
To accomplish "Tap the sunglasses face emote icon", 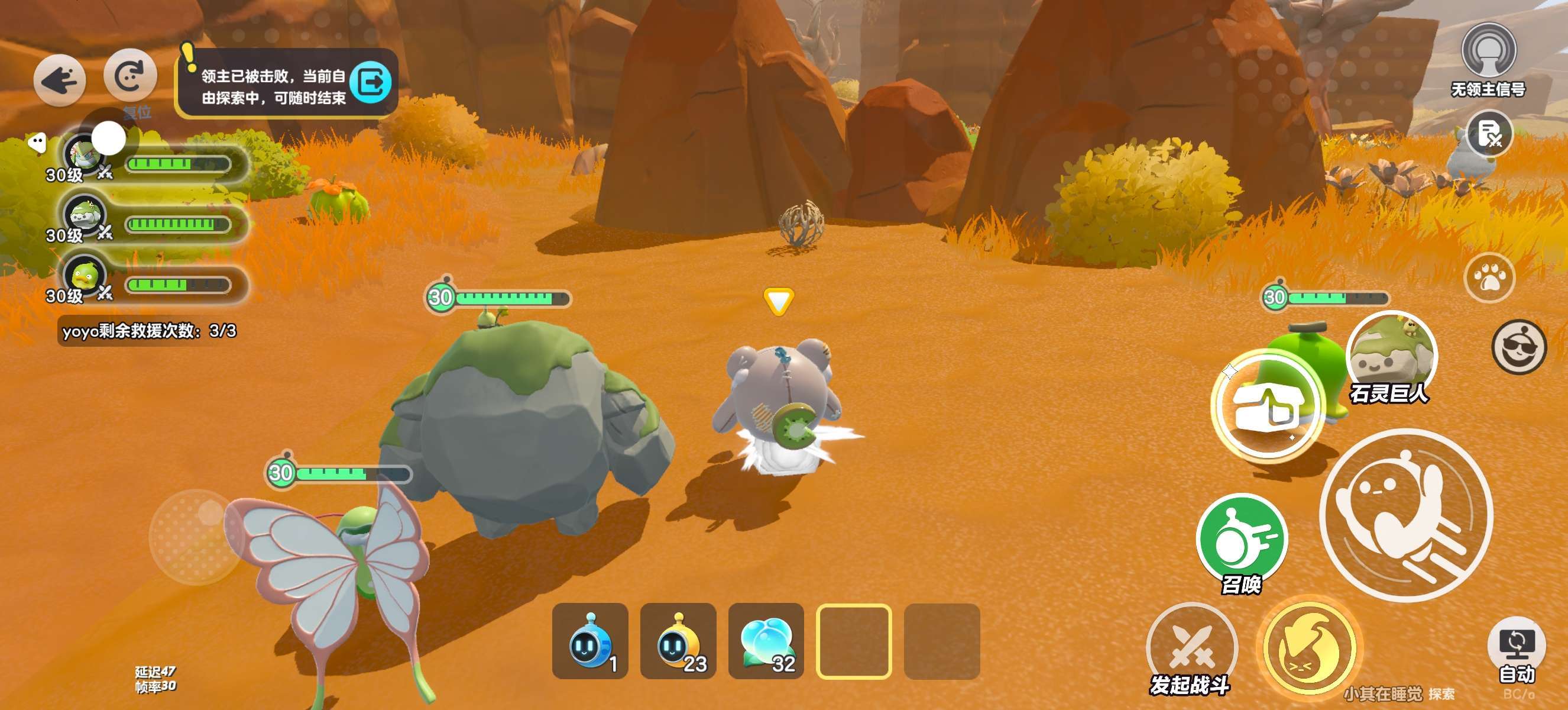I will [1518, 347].
